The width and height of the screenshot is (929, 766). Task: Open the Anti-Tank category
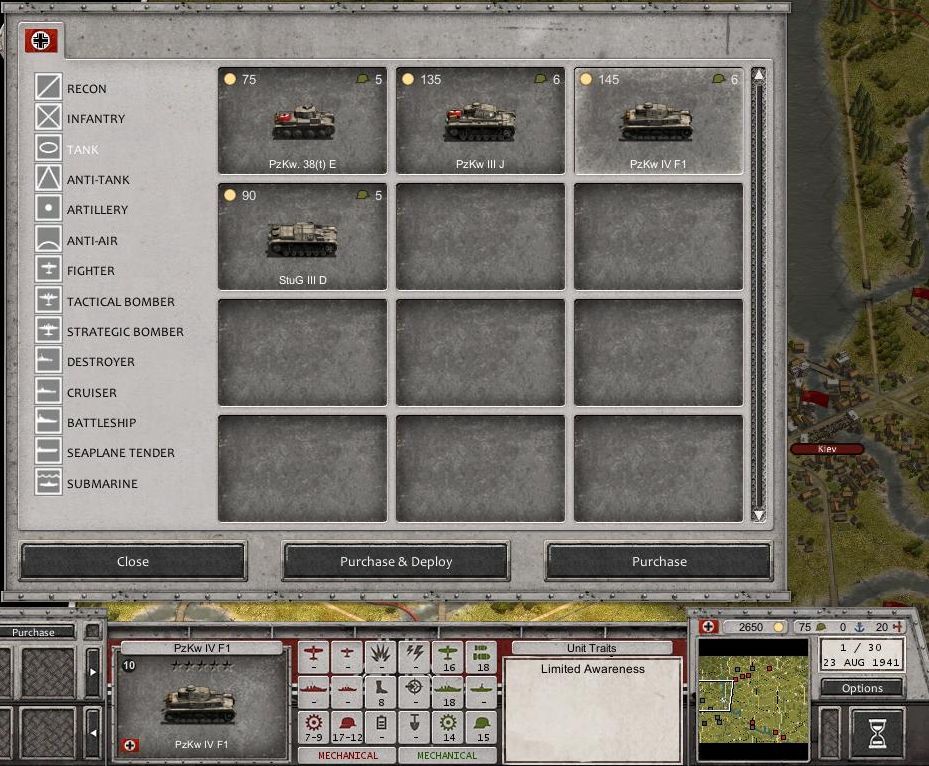[97, 180]
